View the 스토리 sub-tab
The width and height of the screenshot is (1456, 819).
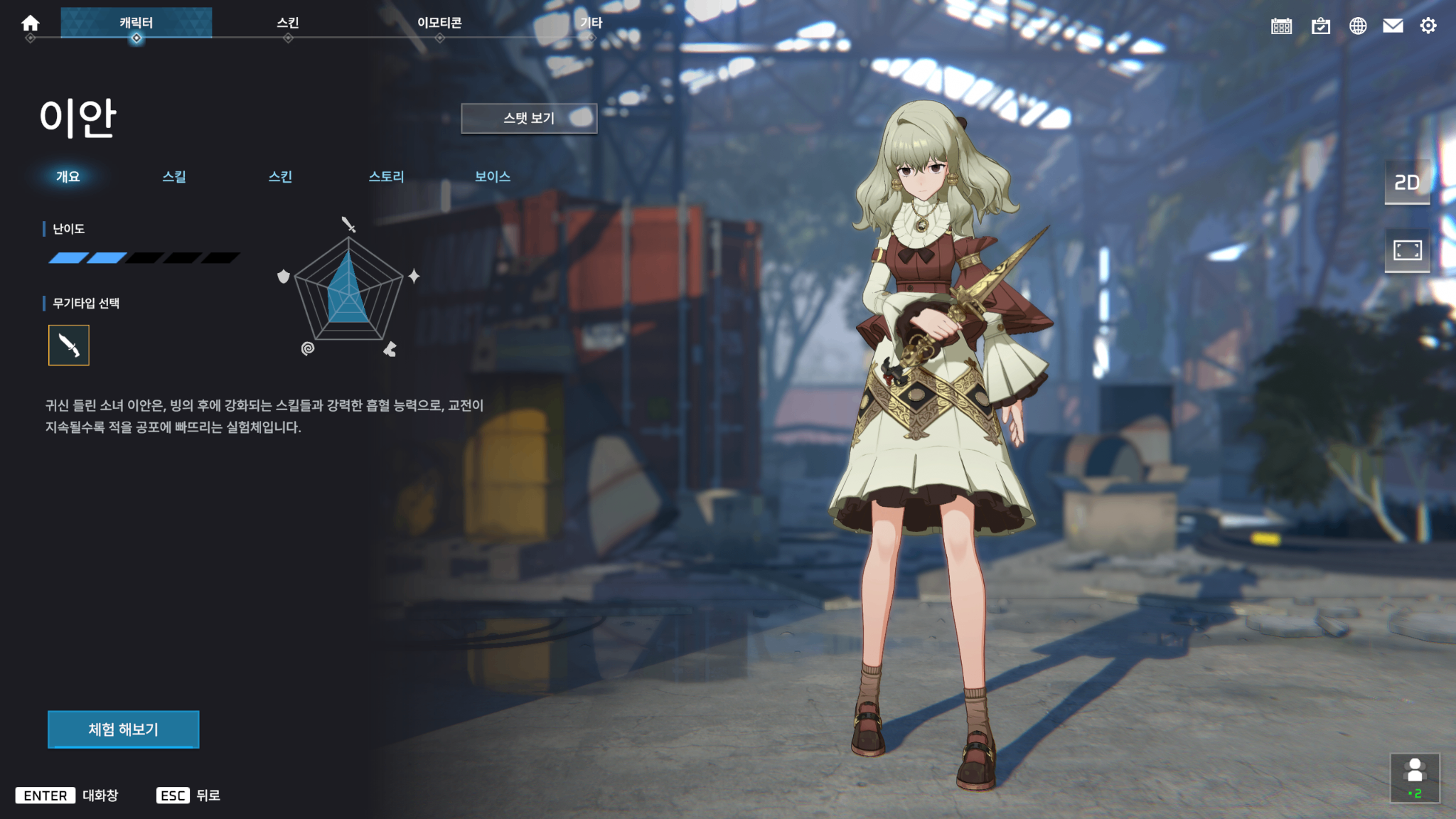pyautogui.click(x=386, y=176)
